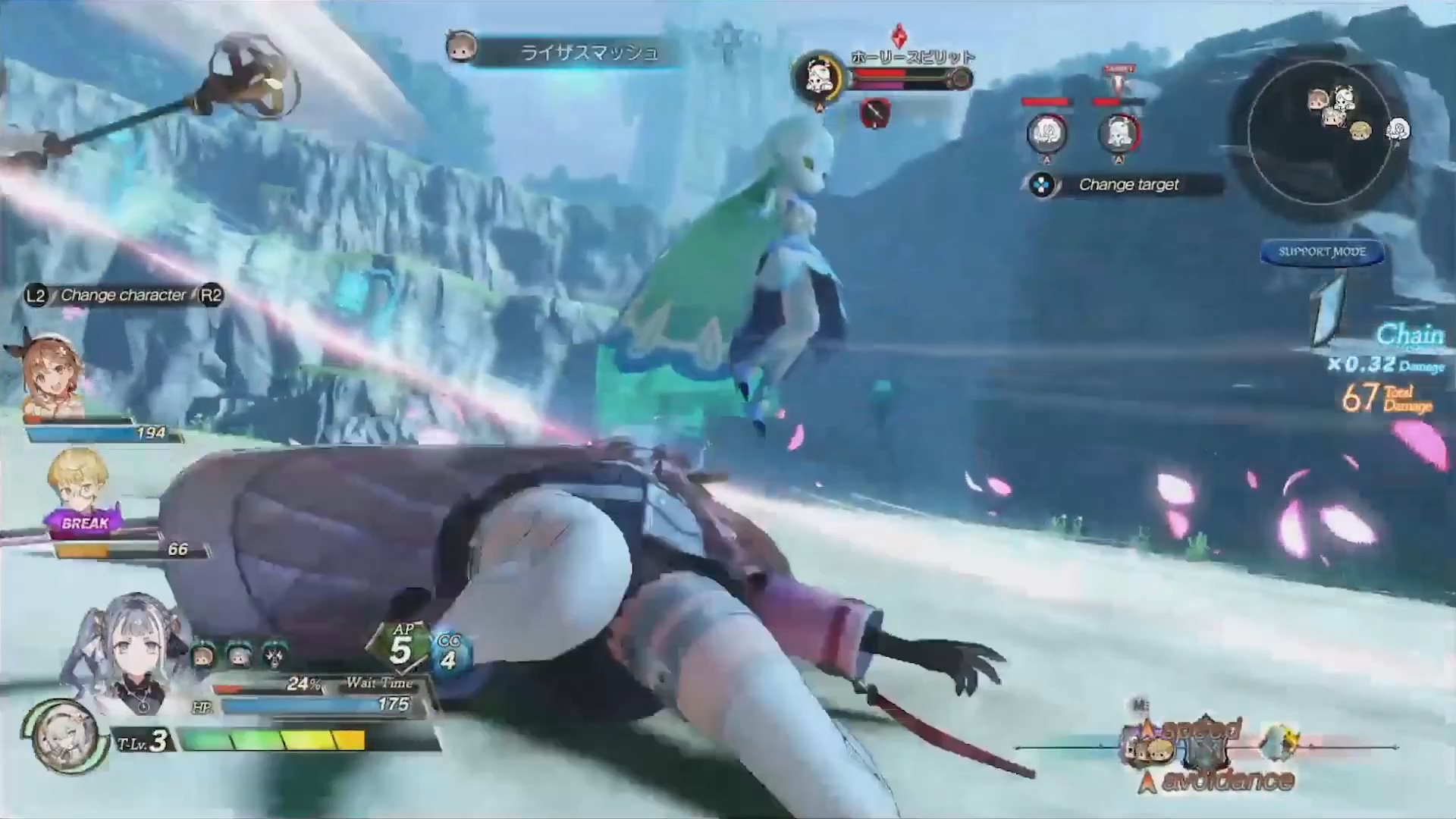The width and height of the screenshot is (1456, 819).
Task: Target the second enemy with the marker above
Action: (x=1119, y=134)
